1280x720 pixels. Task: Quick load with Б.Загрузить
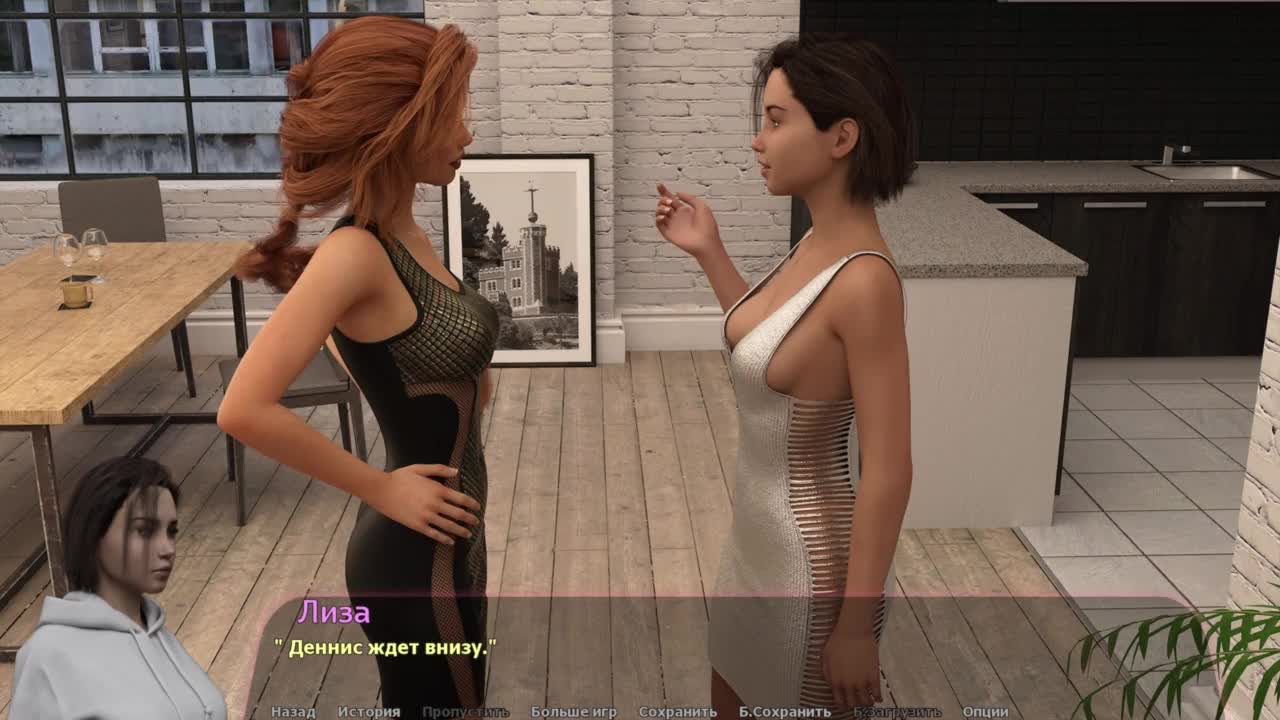[x=897, y=712]
